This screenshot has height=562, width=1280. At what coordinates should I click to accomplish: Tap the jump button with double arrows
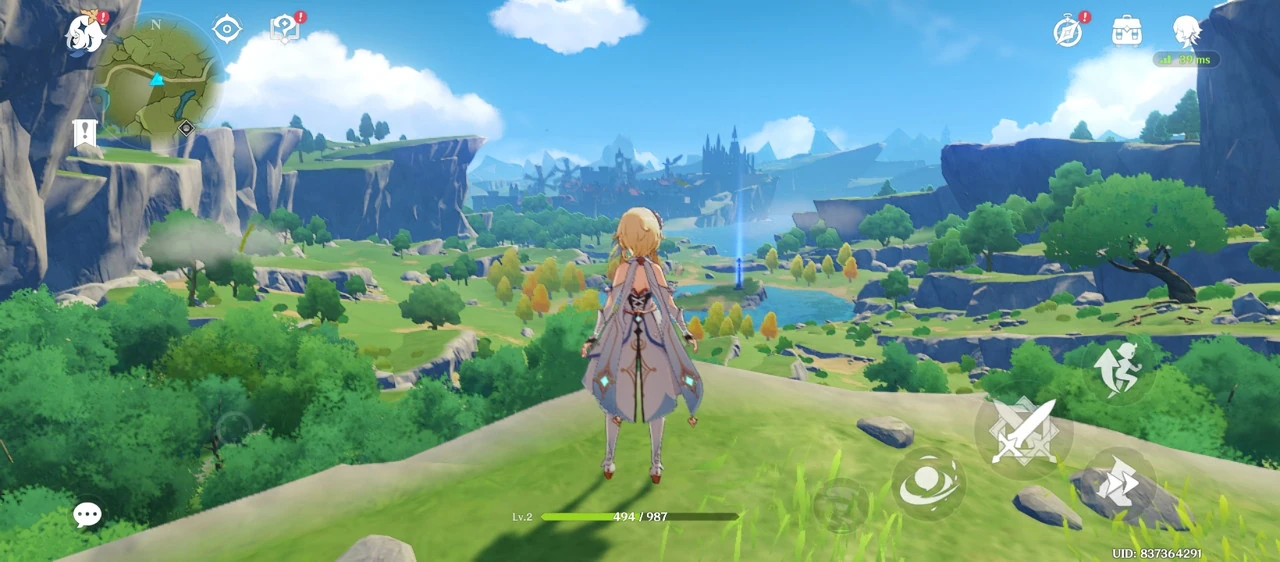(x=1117, y=484)
